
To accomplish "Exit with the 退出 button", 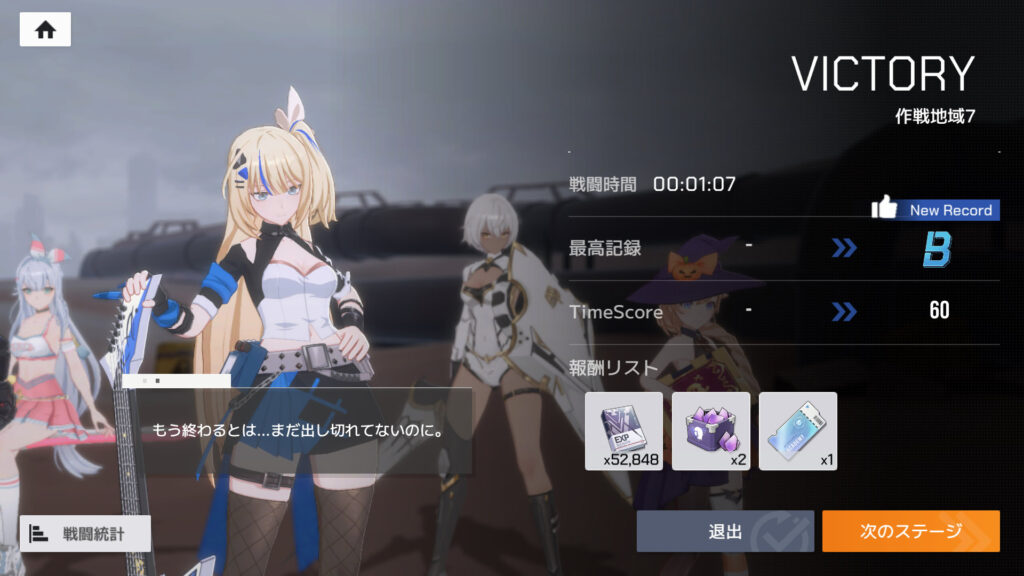I will 725,531.
